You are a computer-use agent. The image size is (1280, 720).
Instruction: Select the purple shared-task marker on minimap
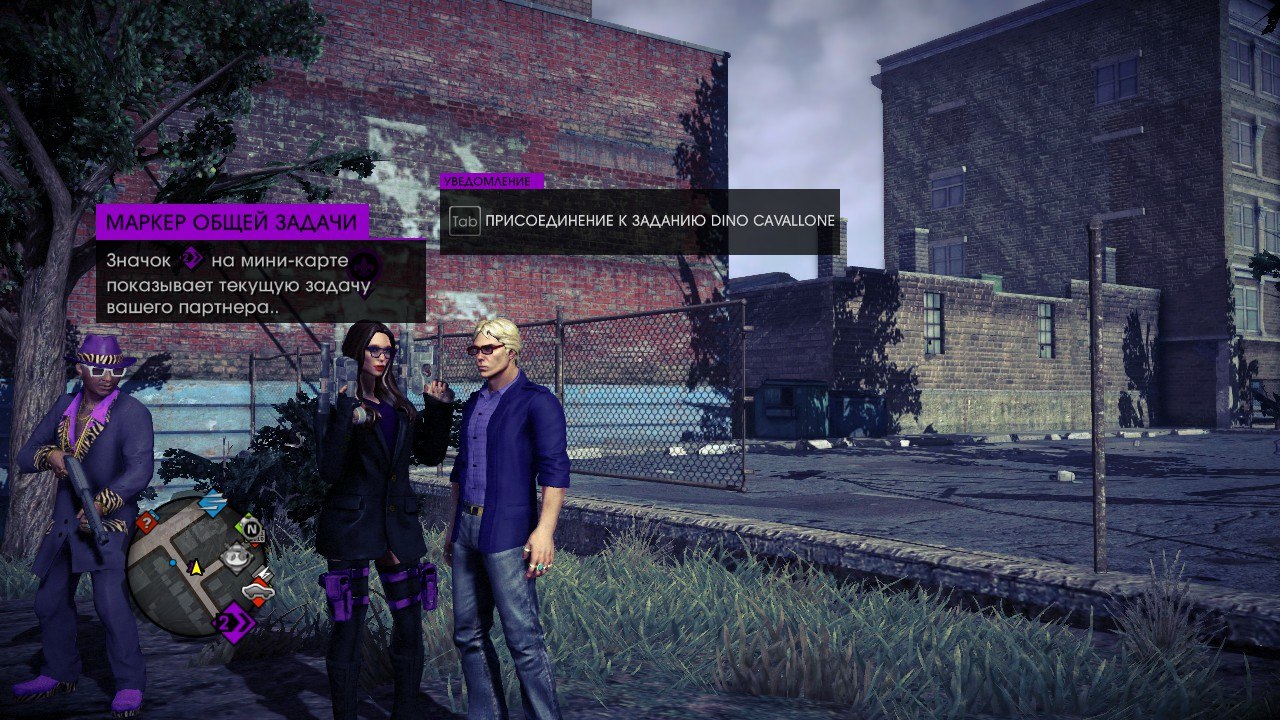235,624
